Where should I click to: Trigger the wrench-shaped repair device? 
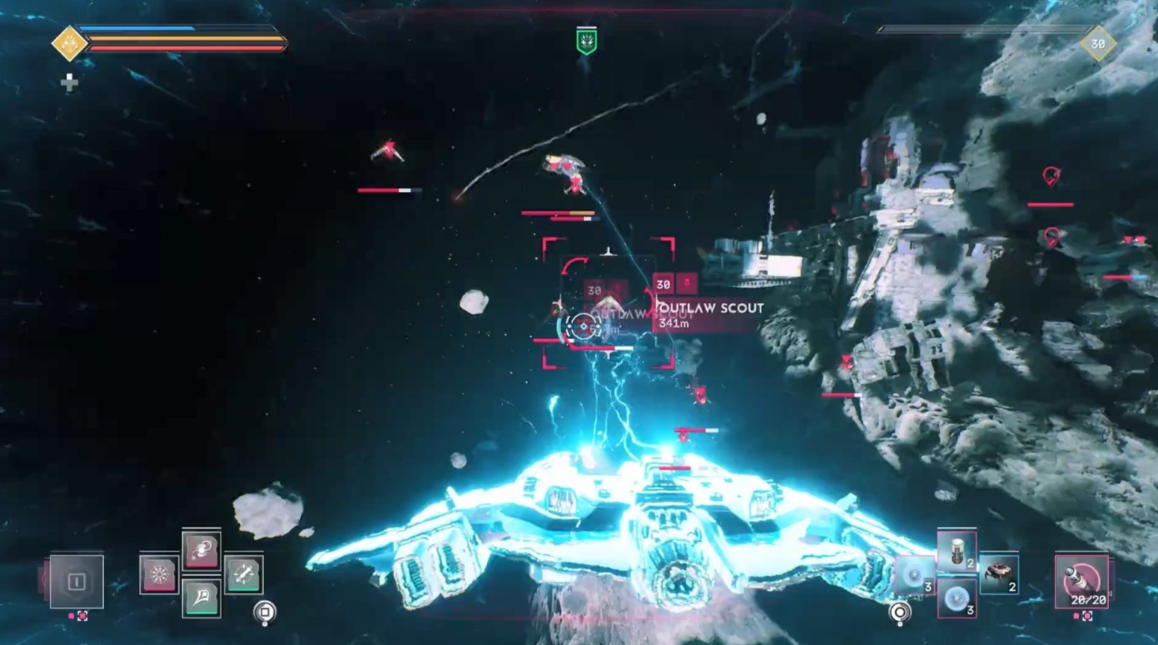(x=243, y=574)
